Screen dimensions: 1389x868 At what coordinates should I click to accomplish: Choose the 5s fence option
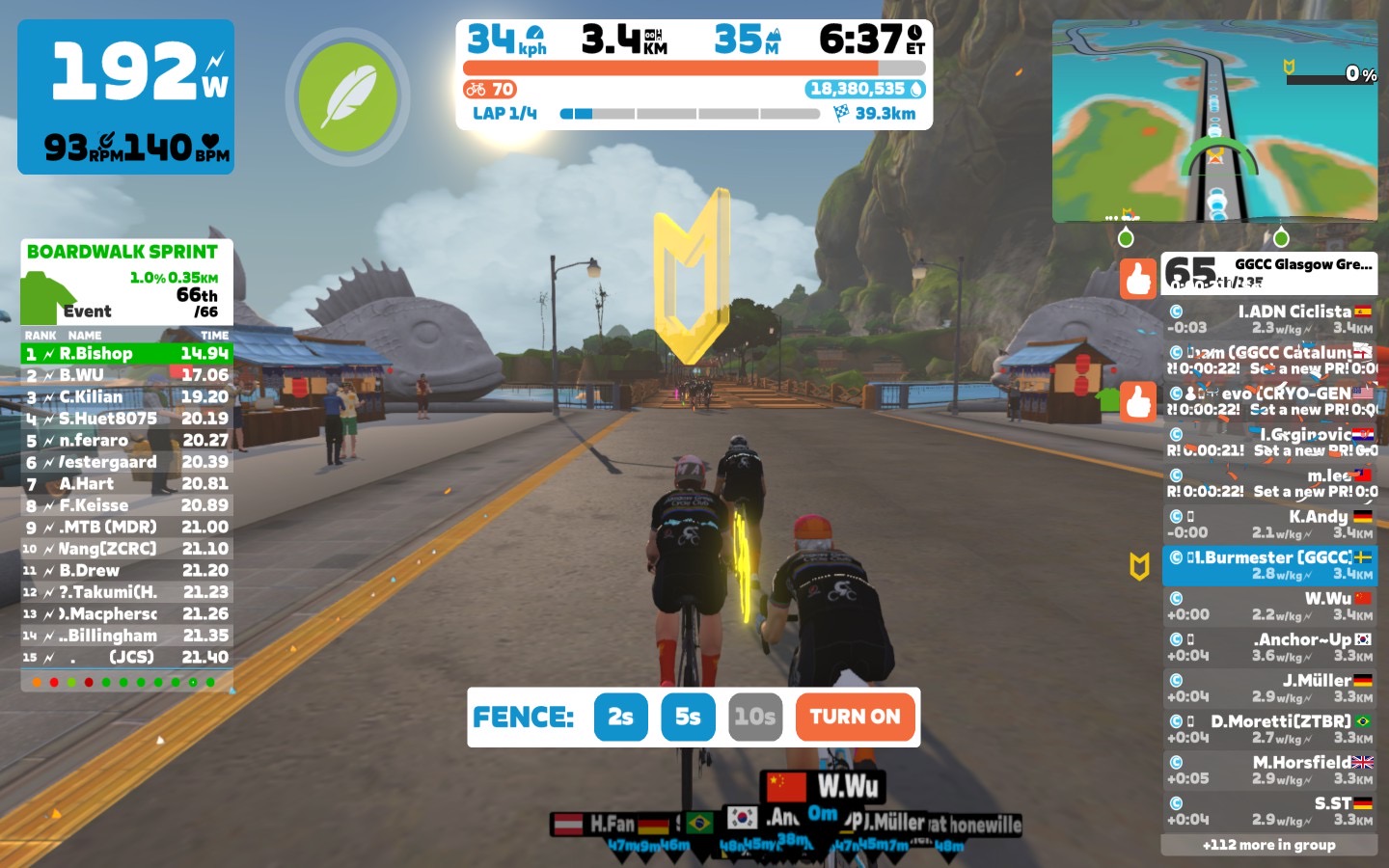coord(688,717)
